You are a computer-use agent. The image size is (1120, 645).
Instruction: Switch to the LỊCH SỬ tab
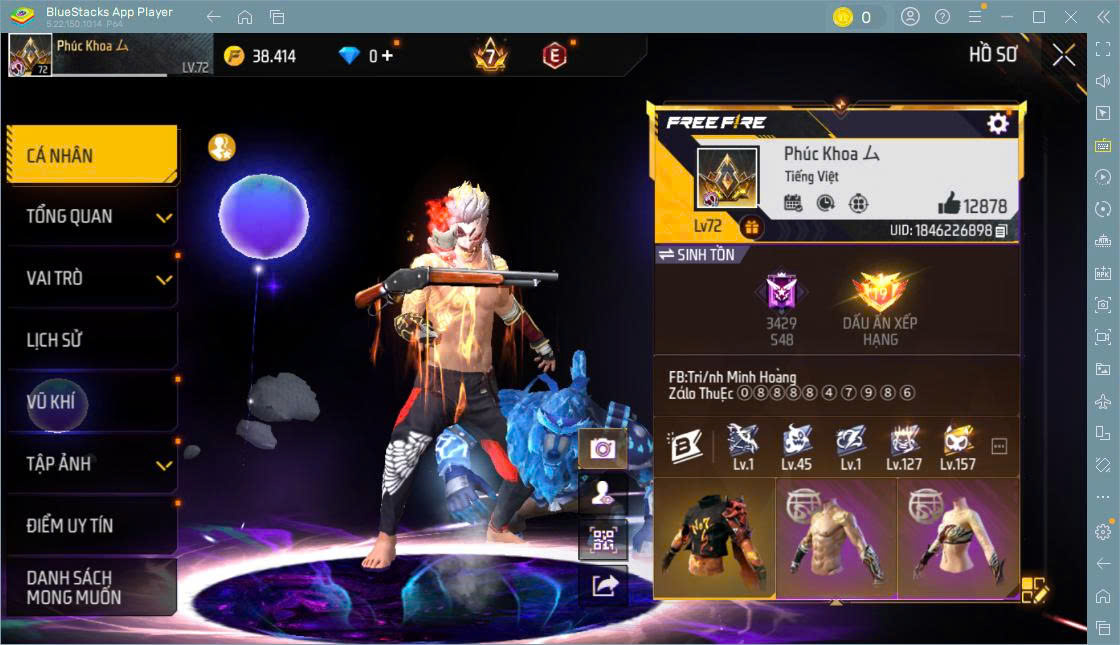[x=91, y=340]
